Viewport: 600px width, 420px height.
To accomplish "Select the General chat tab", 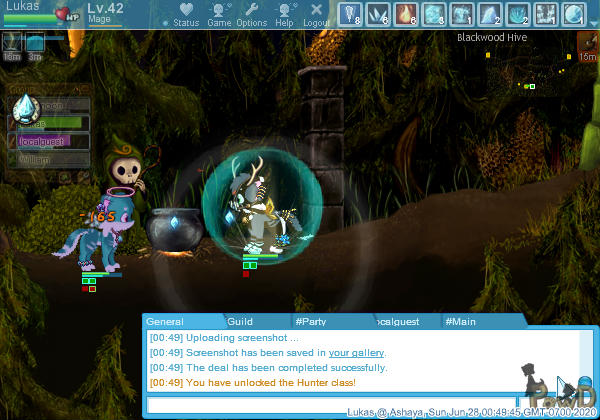I will 165,321.
